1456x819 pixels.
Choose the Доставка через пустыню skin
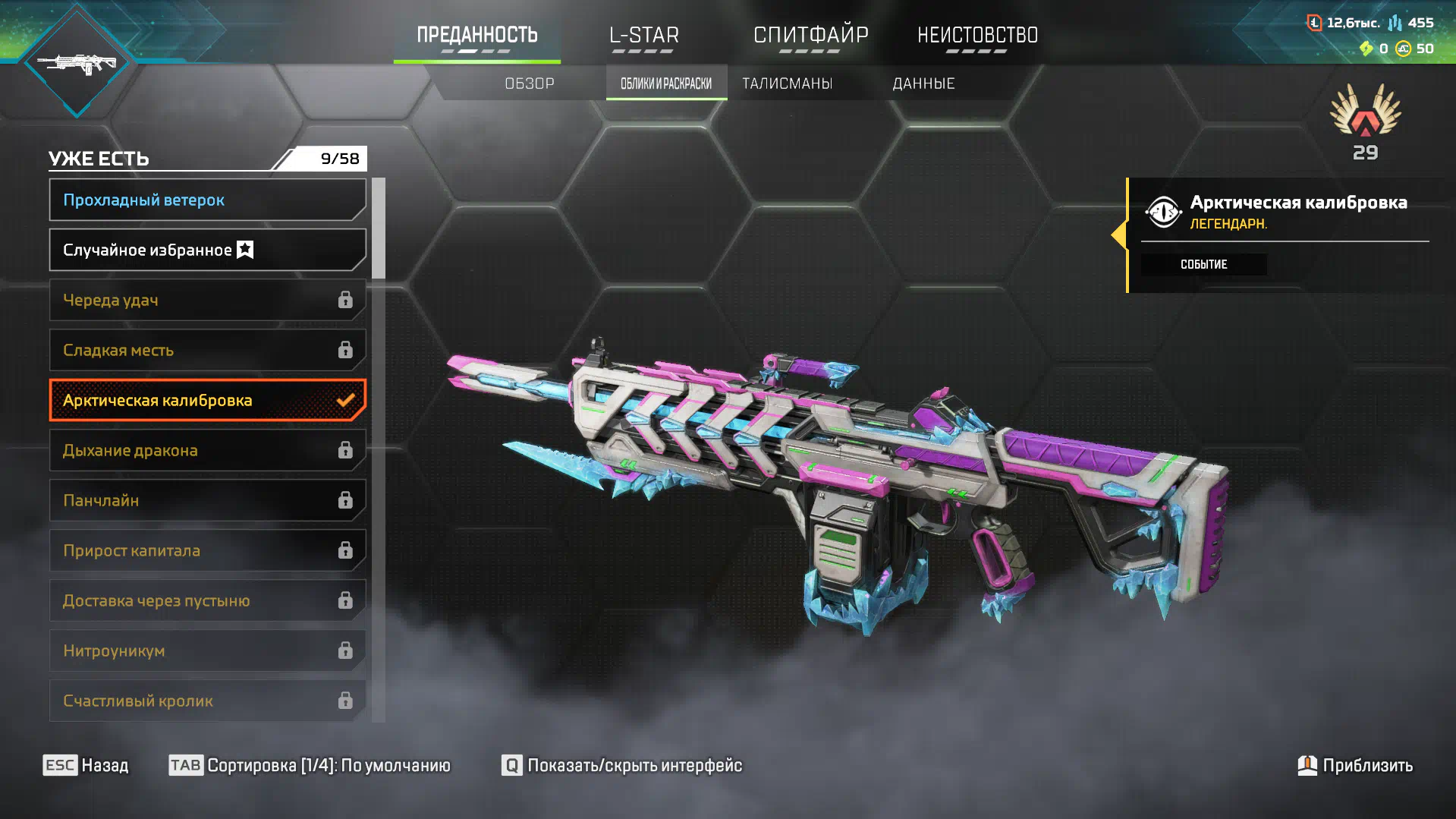click(x=207, y=601)
